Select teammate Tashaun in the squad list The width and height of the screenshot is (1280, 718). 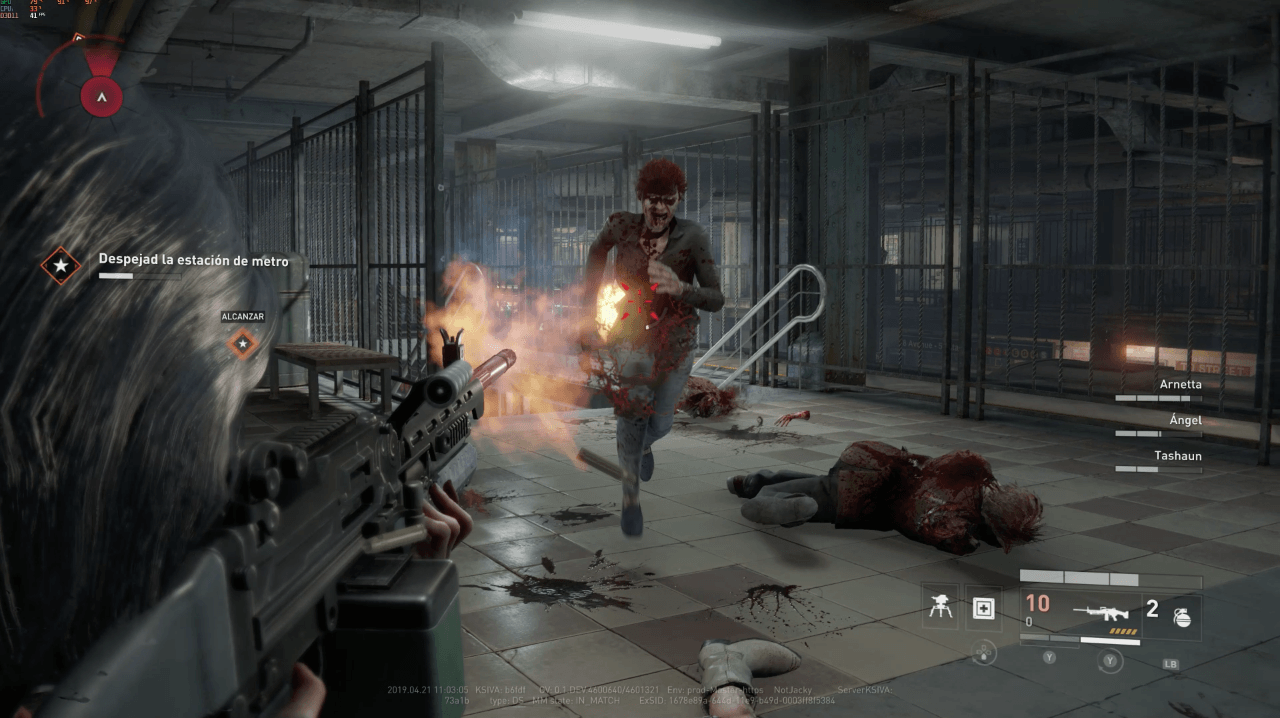pos(1178,456)
